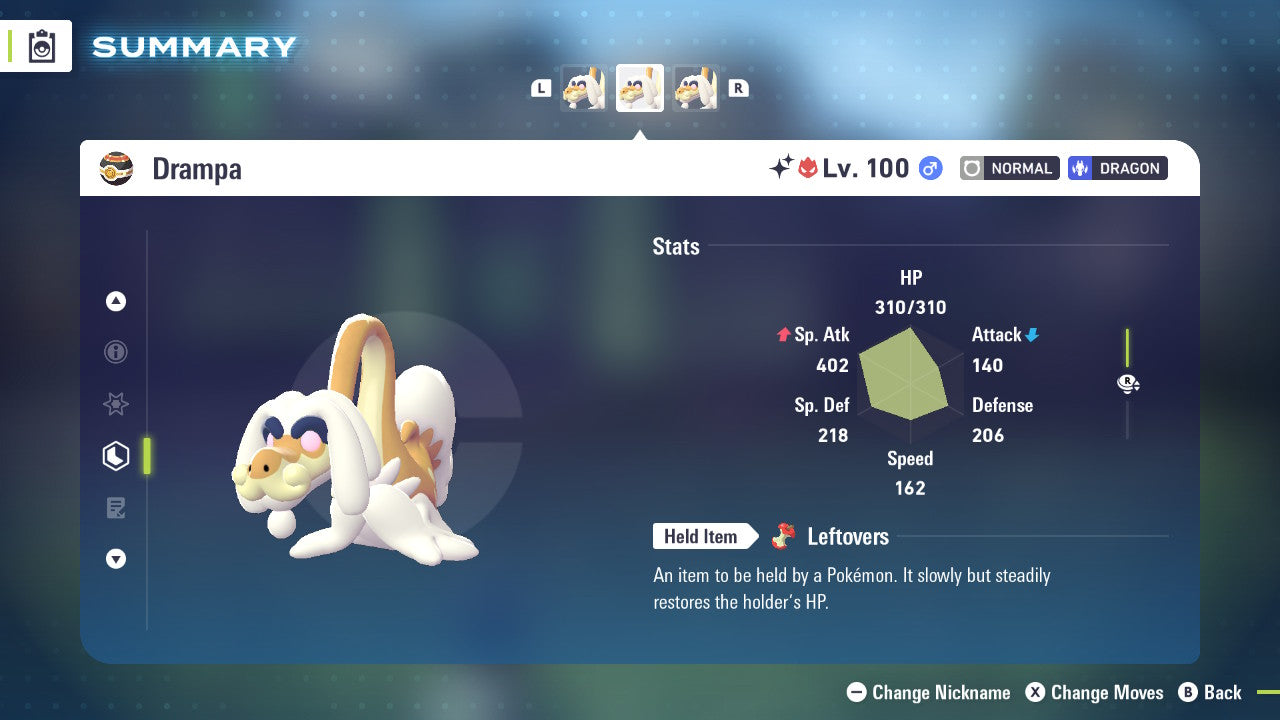Select the highlighted Drampa thumbnail at the top

click(639, 87)
